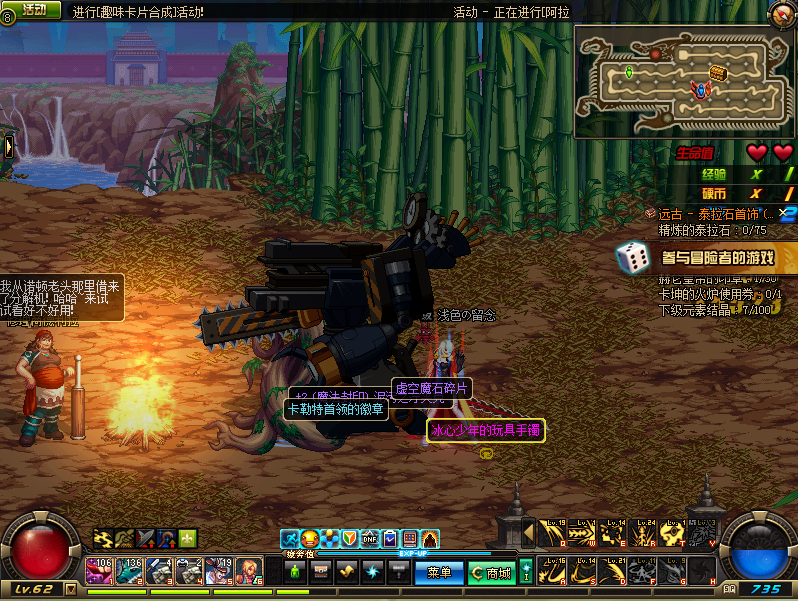
Task: Use the quick slot 5 item with count 19
Action: click(x=220, y=571)
